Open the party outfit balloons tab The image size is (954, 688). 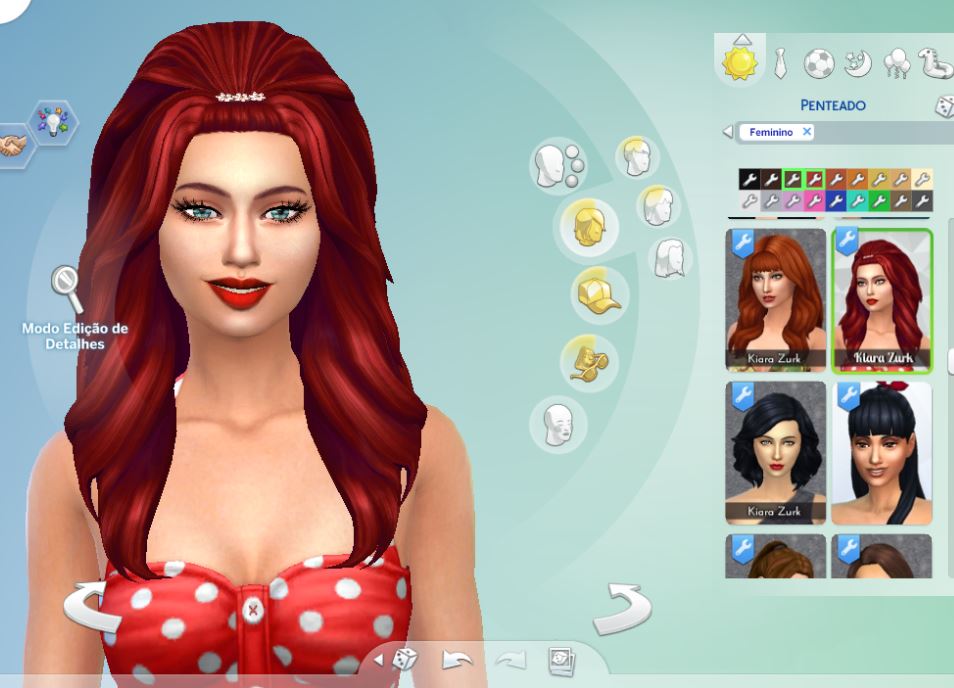coord(895,65)
